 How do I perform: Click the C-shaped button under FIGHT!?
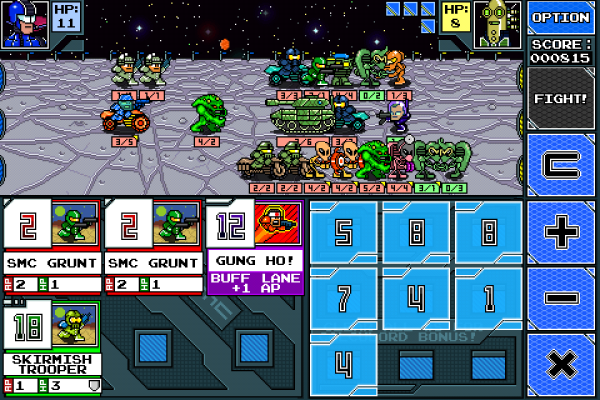pyautogui.click(x=562, y=166)
